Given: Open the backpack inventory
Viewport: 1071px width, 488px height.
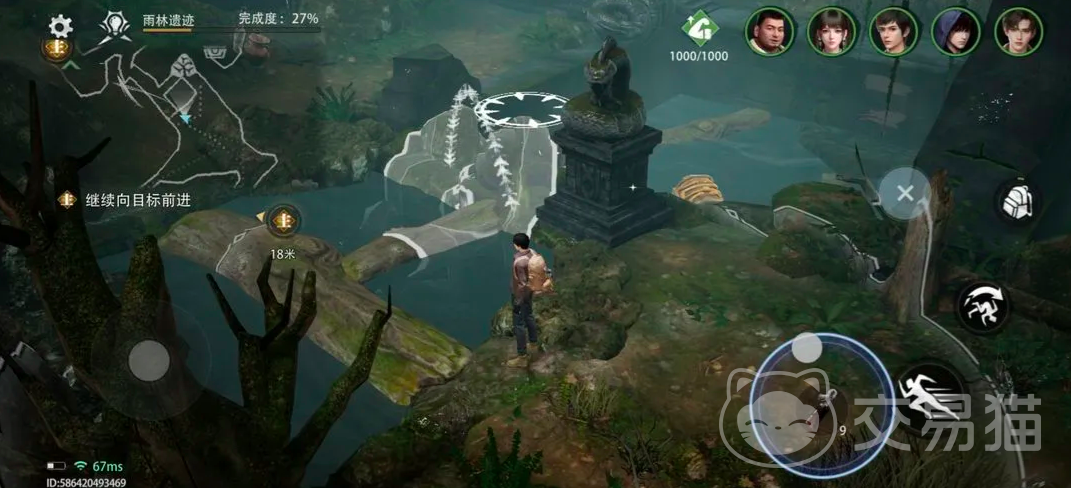Looking at the screenshot, I should point(1017,202).
